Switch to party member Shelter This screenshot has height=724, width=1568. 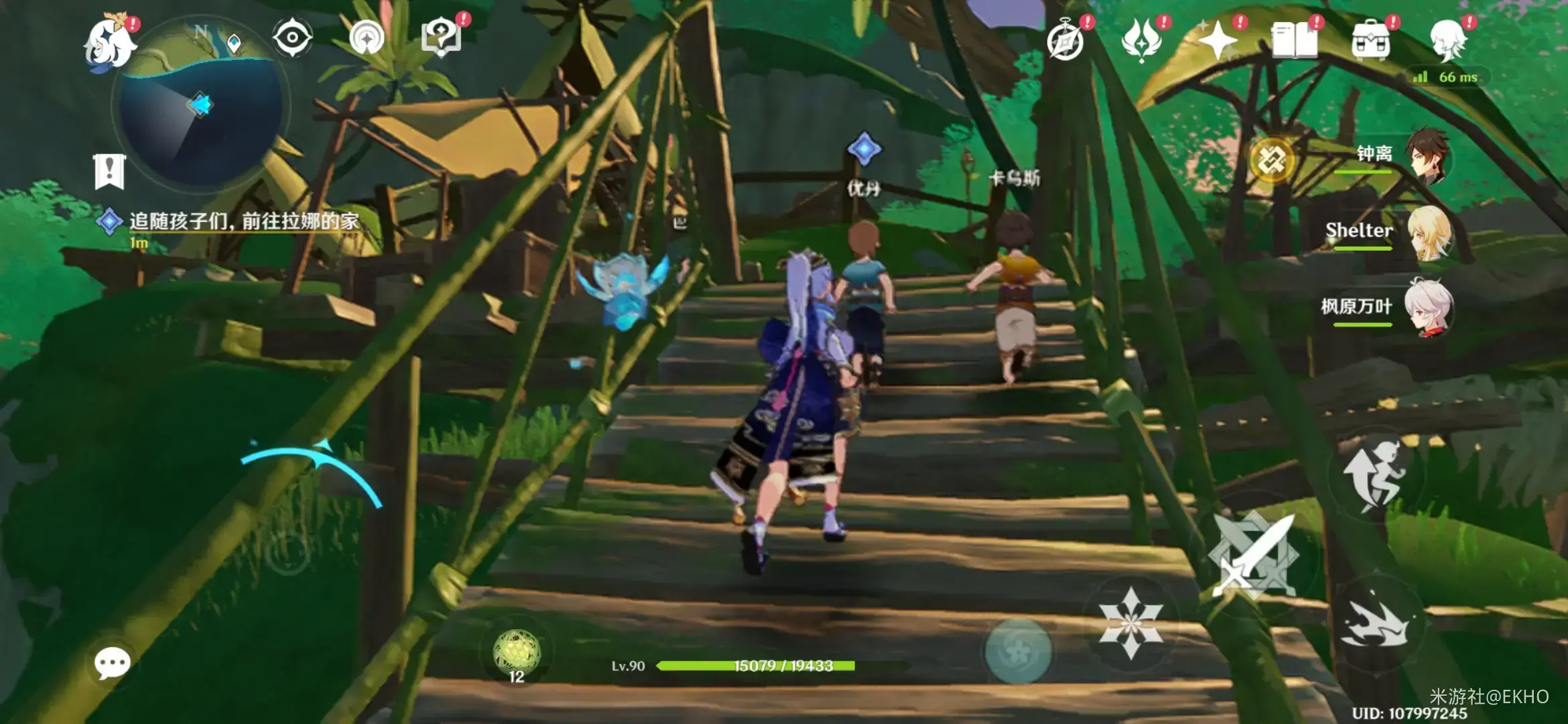pyautogui.click(x=1429, y=232)
